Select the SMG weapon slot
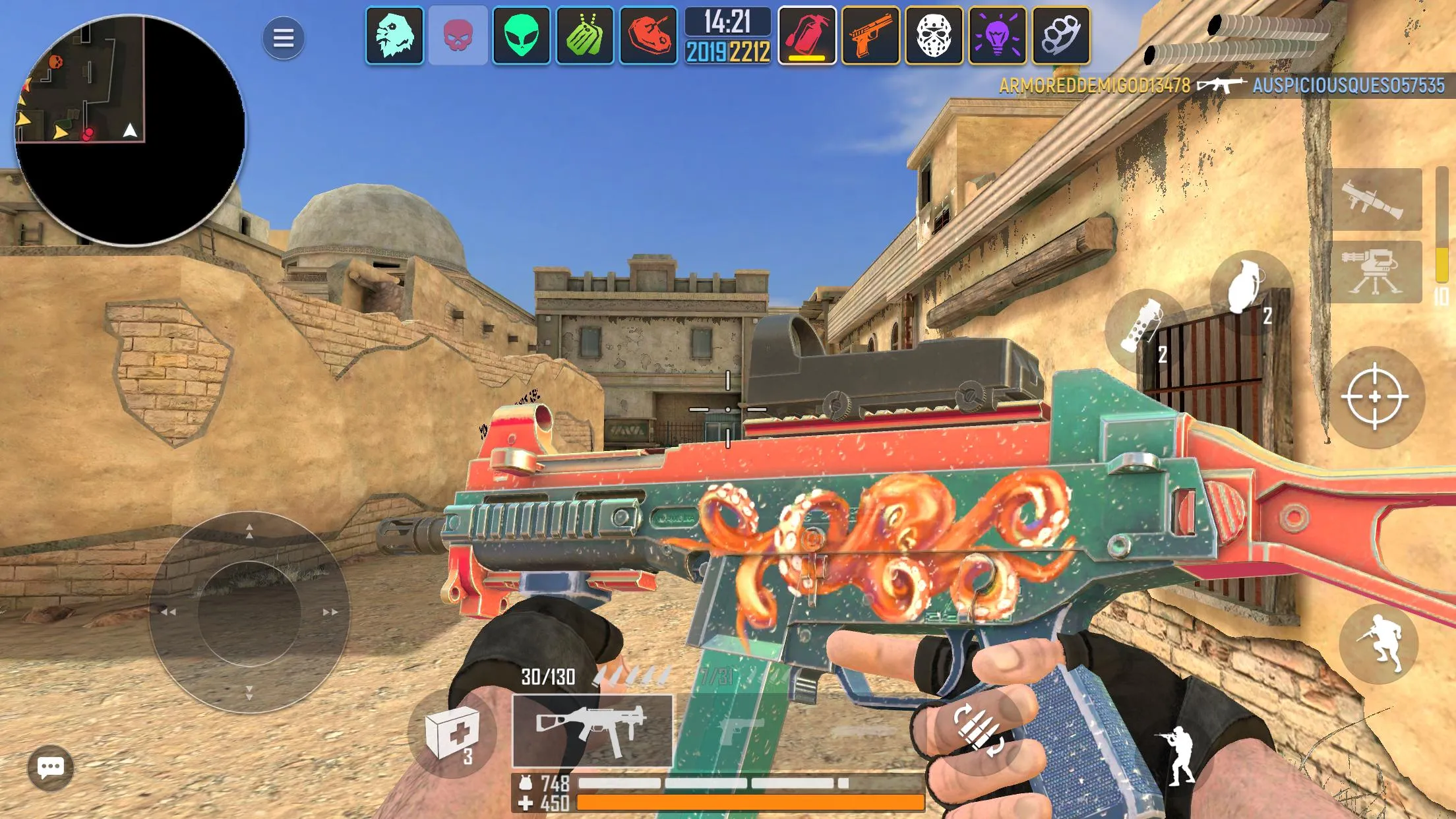Viewport: 1456px width, 819px height. click(x=590, y=732)
